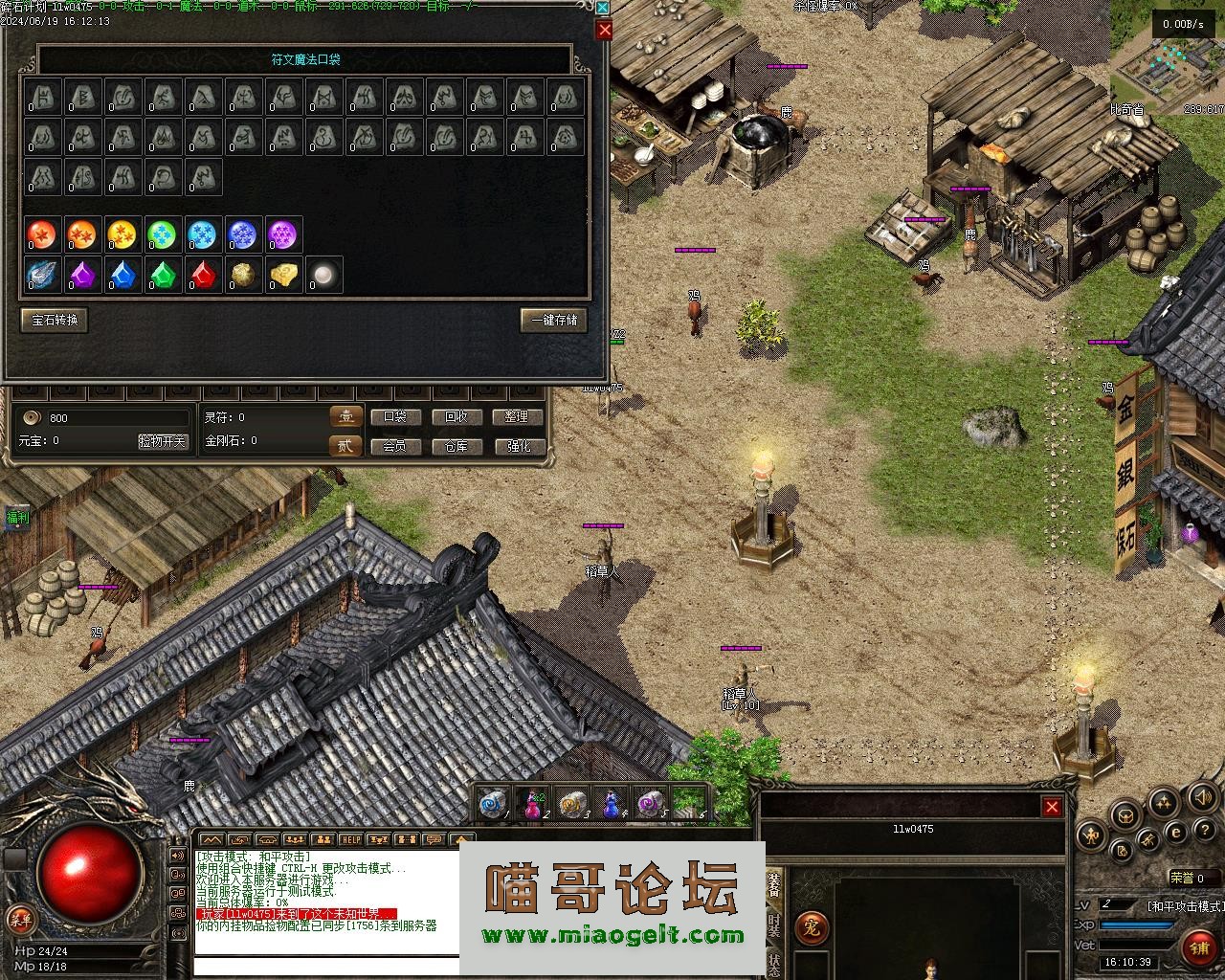Click the 宝石转换 gem conversion button
Image resolution: width=1225 pixels, height=980 pixels.
(55, 321)
